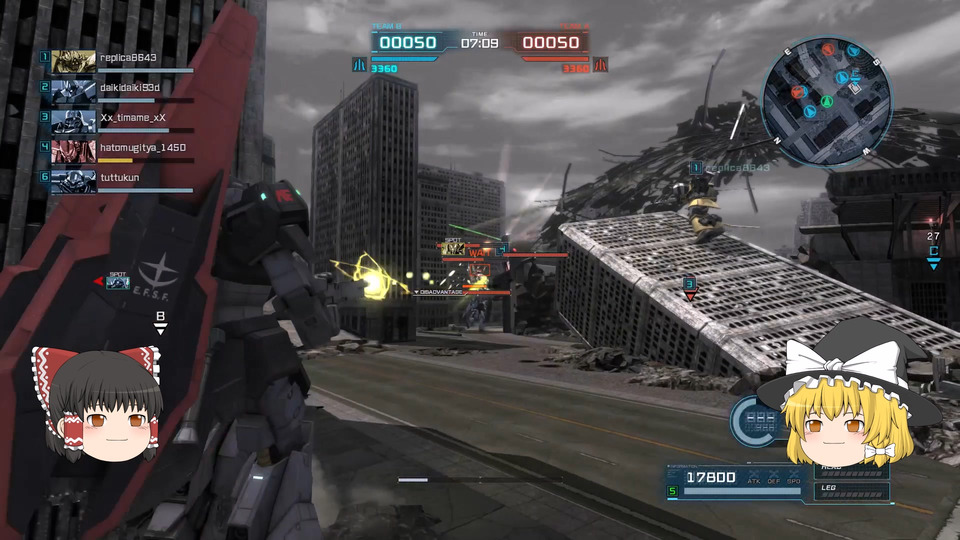Click the C relay point marker
The width and height of the screenshot is (960, 540).
click(933, 254)
